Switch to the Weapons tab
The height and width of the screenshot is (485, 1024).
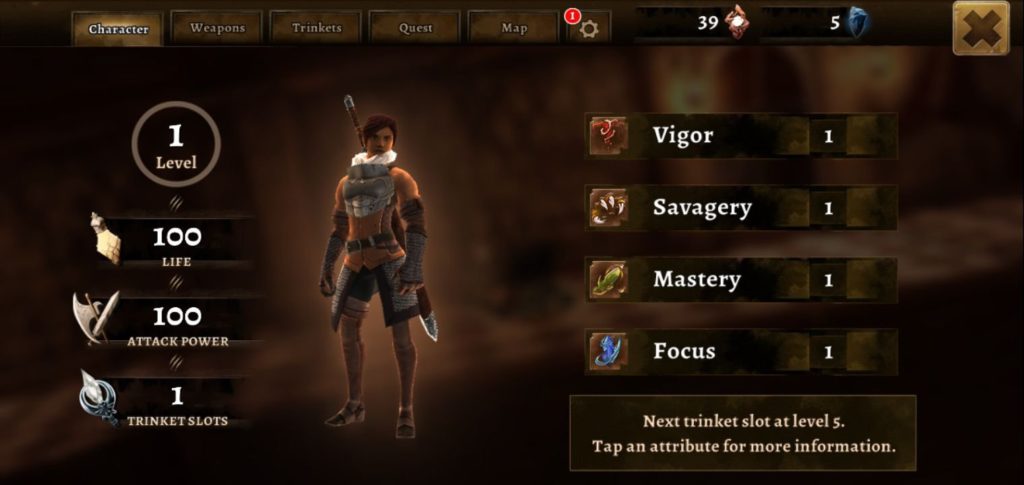pyautogui.click(x=217, y=28)
